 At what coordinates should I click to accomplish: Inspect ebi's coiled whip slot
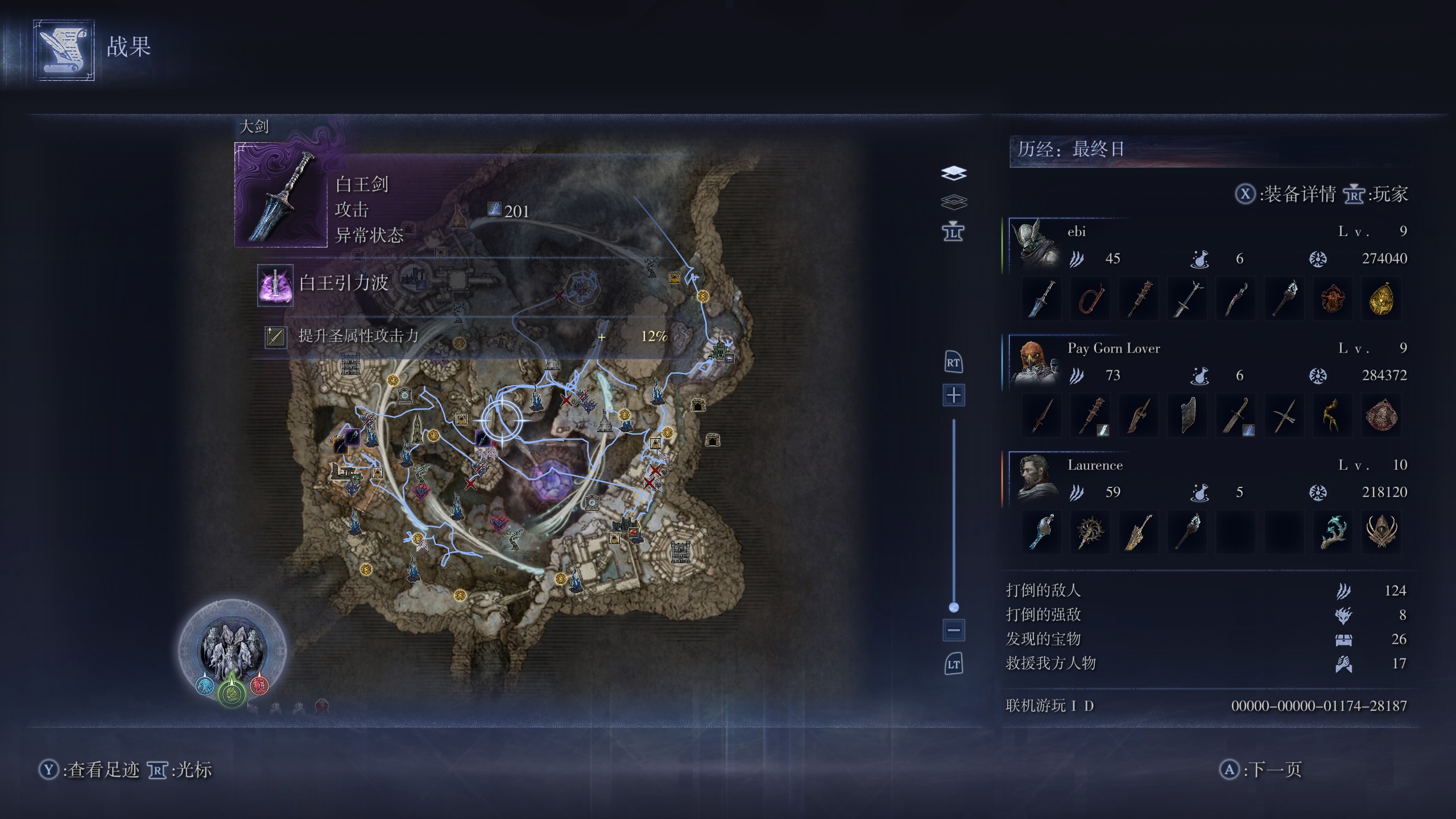[x=1090, y=299]
